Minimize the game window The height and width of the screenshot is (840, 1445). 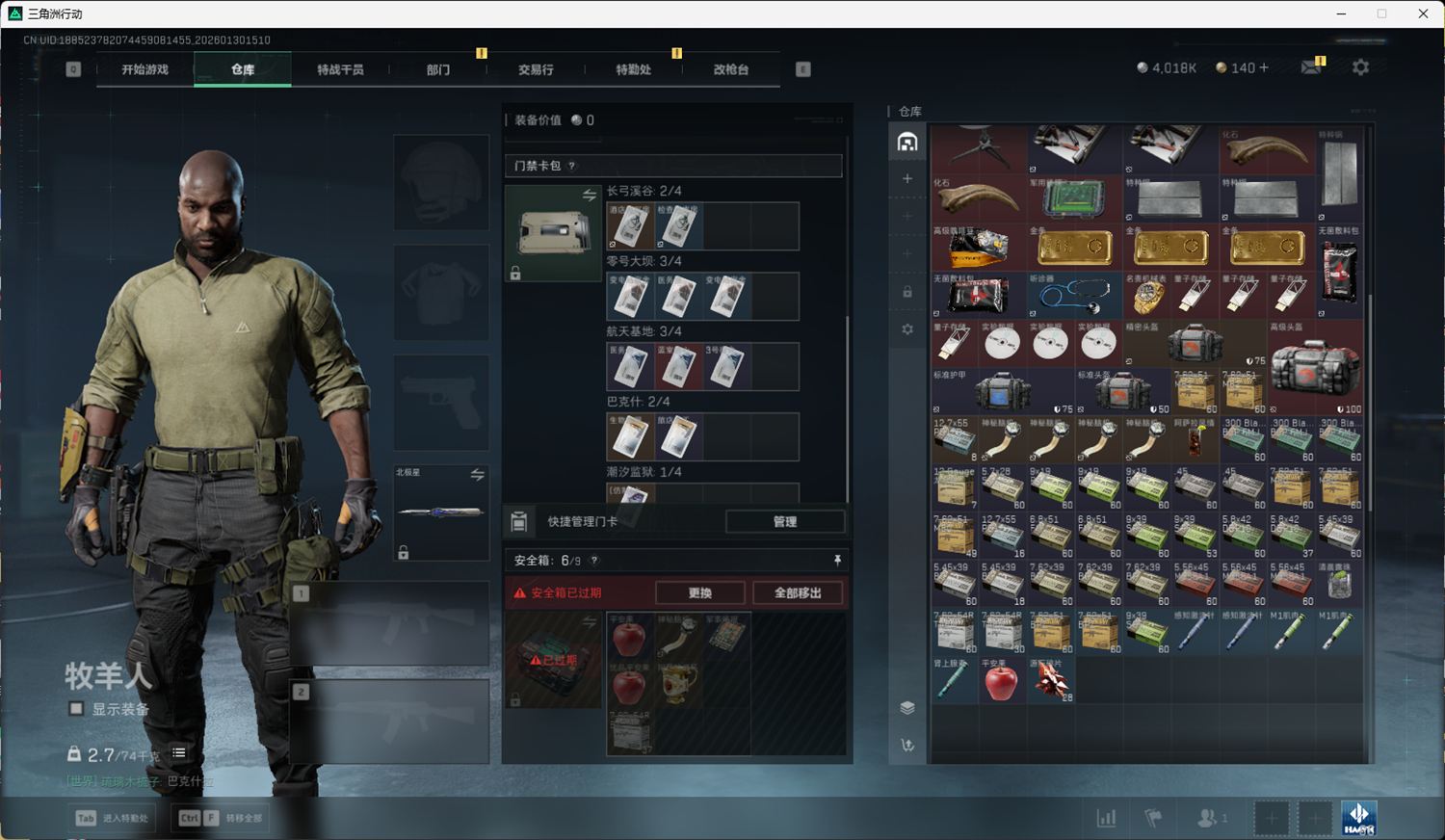click(x=1342, y=13)
